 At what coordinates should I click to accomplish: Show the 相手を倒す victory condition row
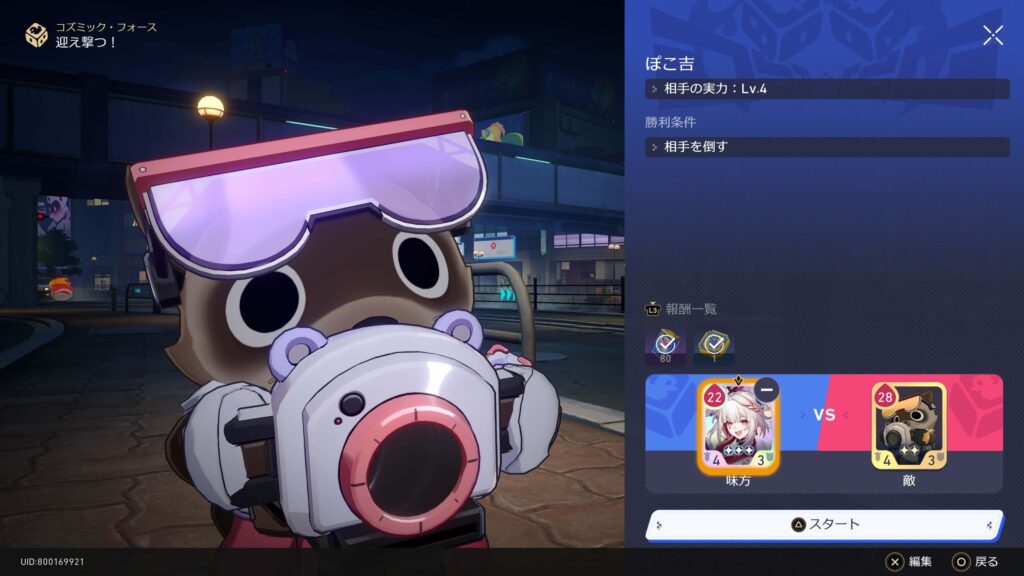826,147
